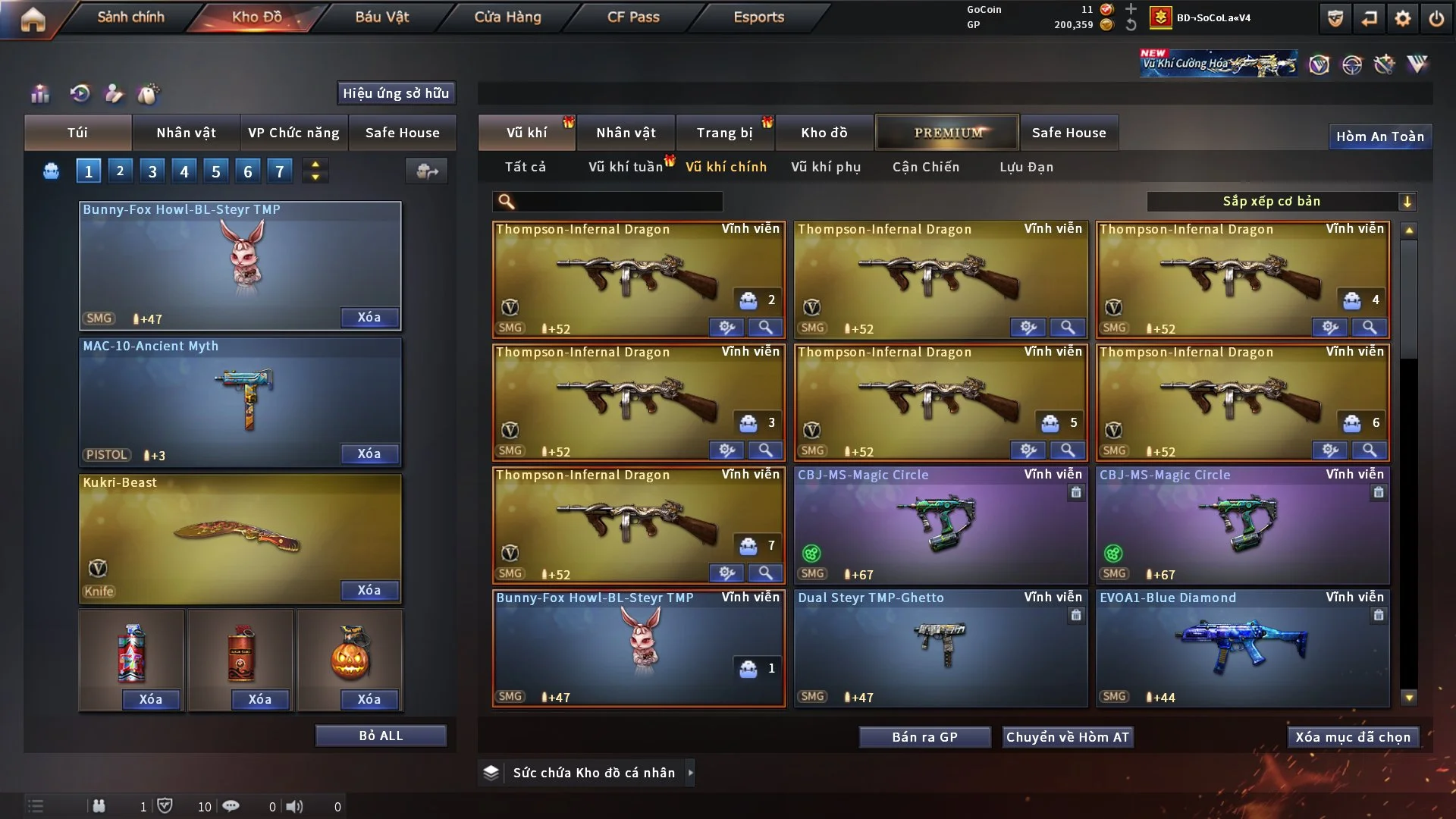Click the Bán ra GP button
The height and width of the screenshot is (819, 1456).
(924, 736)
